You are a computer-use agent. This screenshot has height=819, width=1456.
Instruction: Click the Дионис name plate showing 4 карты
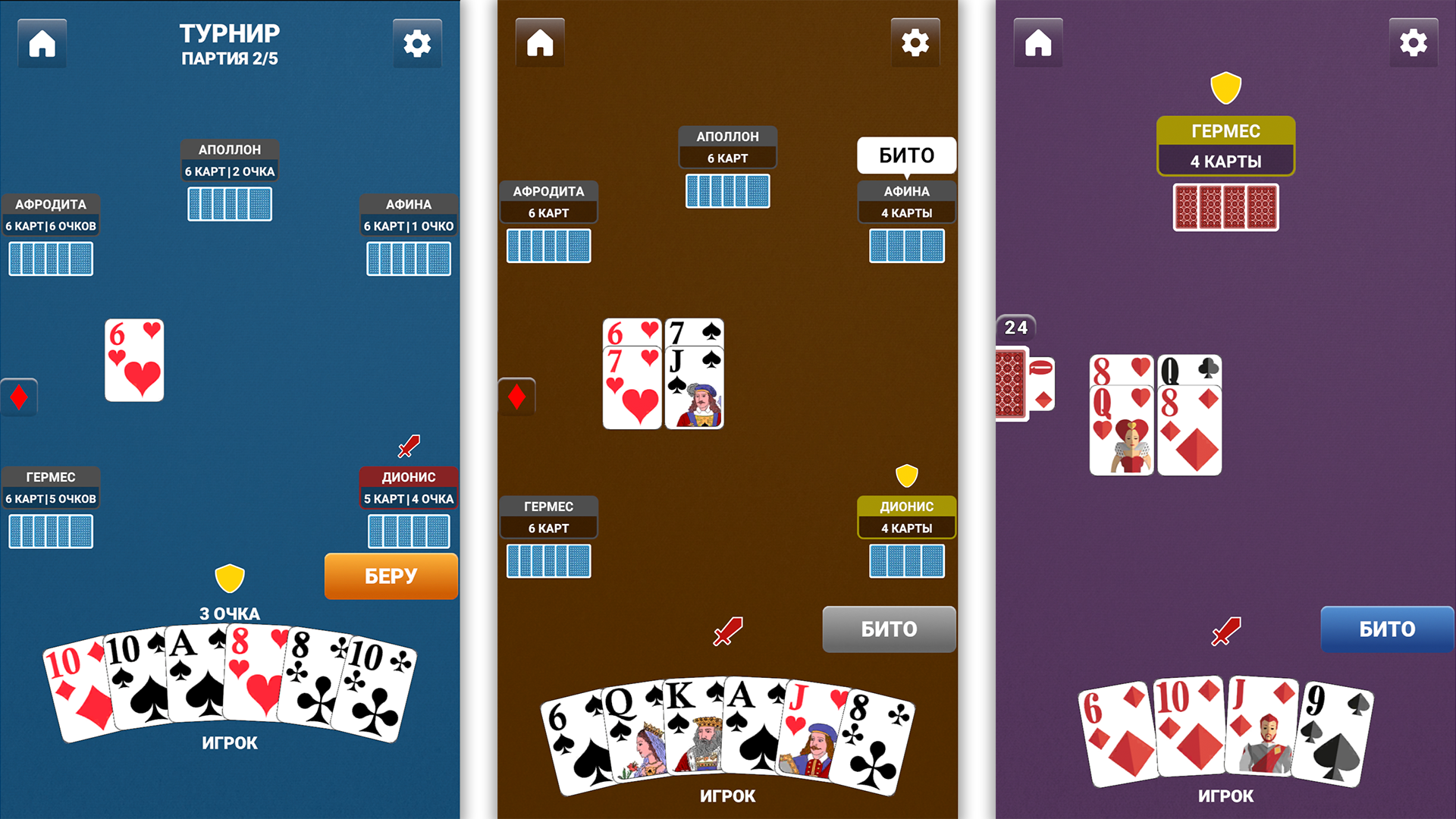click(x=906, y=516)
